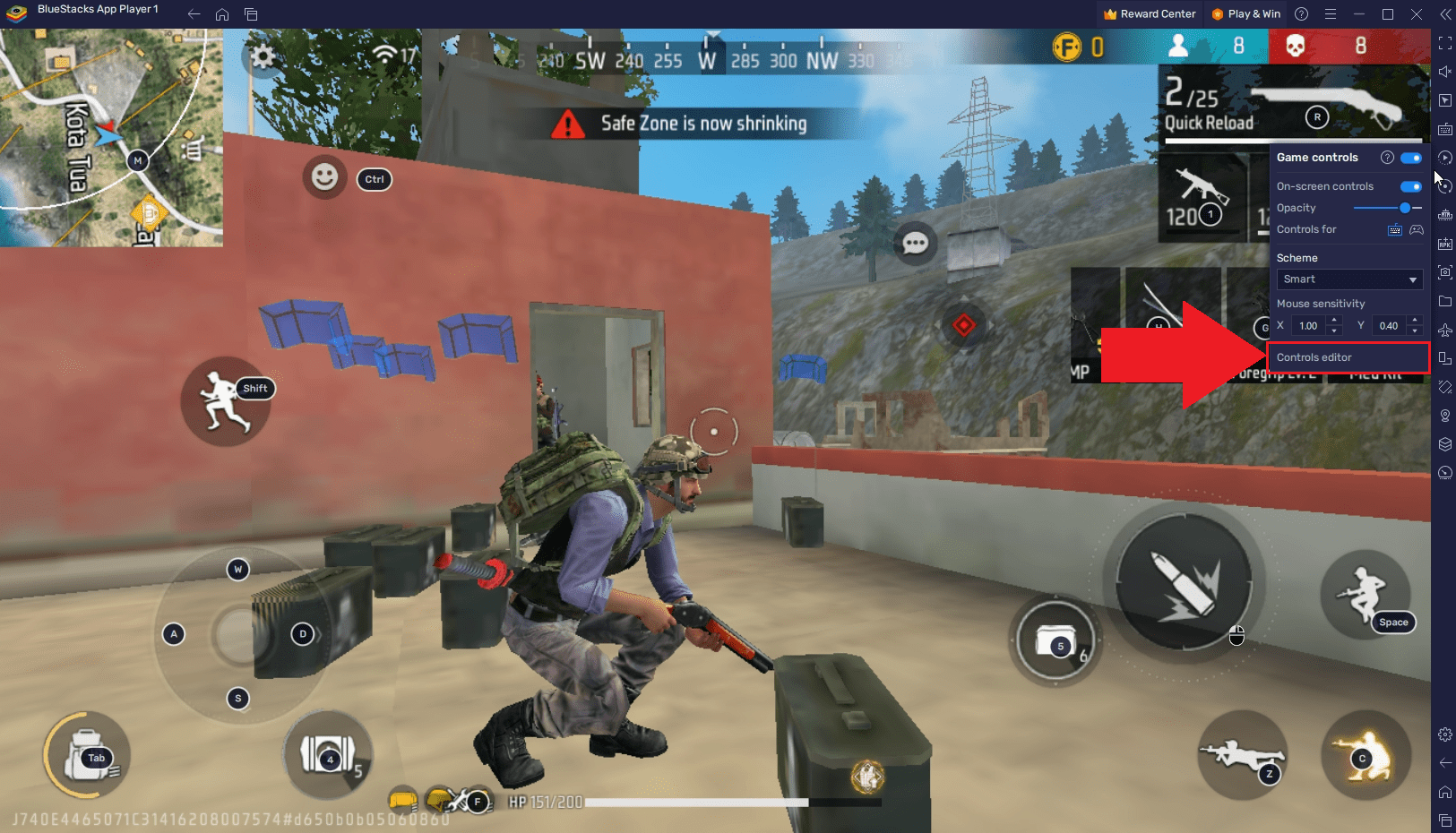Select the gamepad option for Controls for
This screenshot has width=1456, height=833.
(1417, 229)
